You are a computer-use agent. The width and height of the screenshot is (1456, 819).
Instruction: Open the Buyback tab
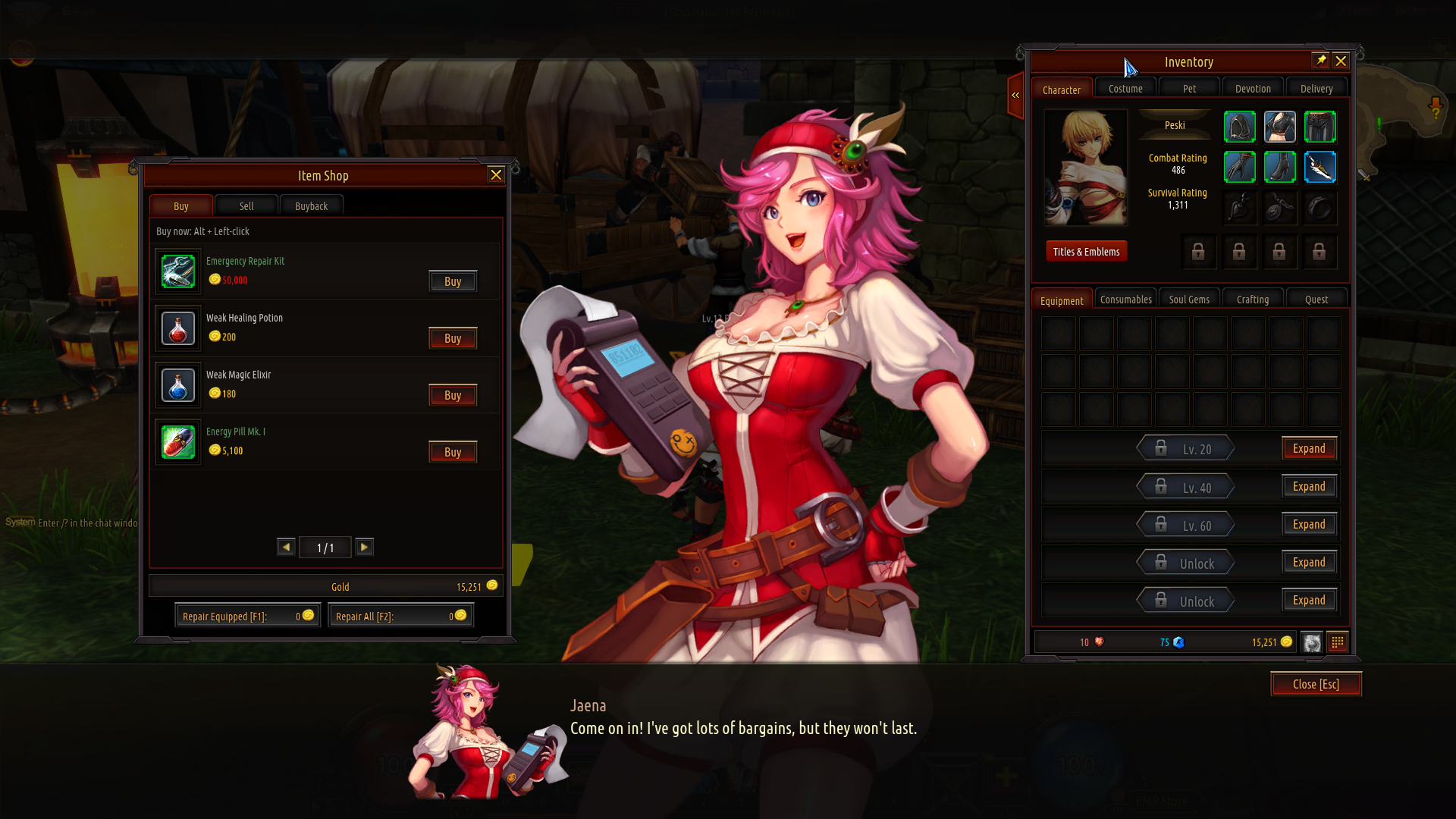(x=311, y=206)
